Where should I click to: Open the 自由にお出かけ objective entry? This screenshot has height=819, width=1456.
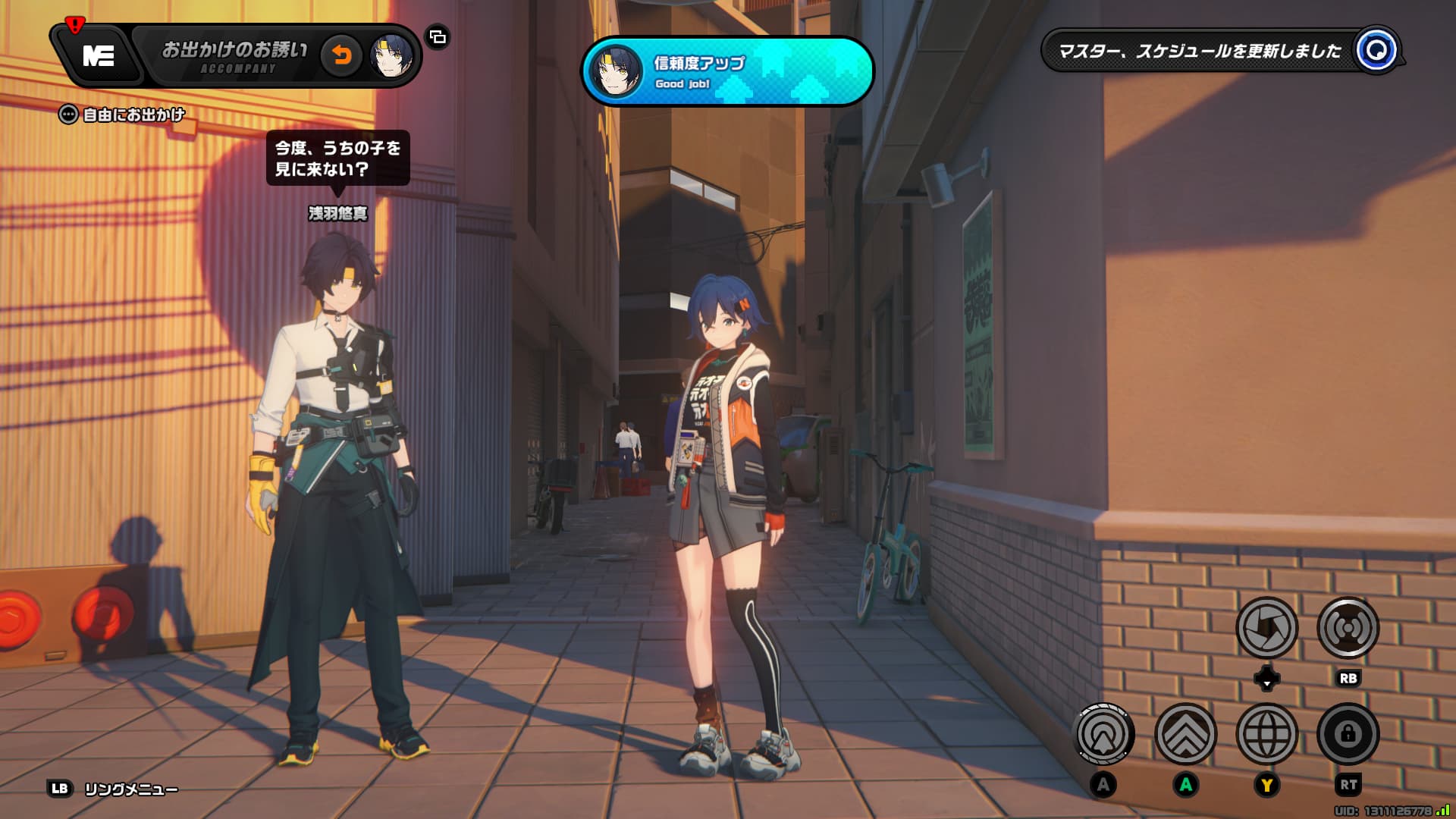124,115
